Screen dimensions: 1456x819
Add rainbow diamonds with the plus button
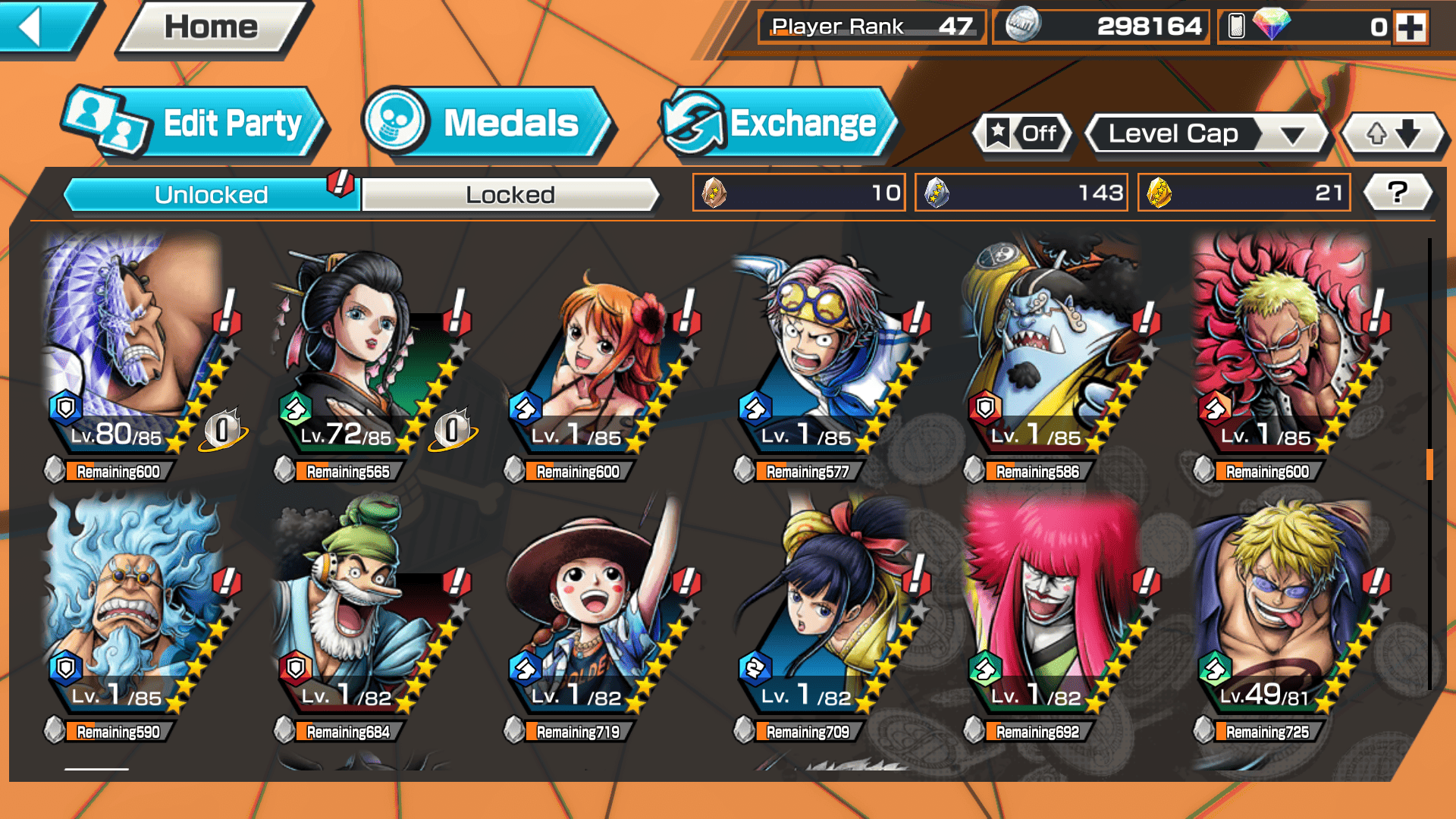coord(1410,28)
